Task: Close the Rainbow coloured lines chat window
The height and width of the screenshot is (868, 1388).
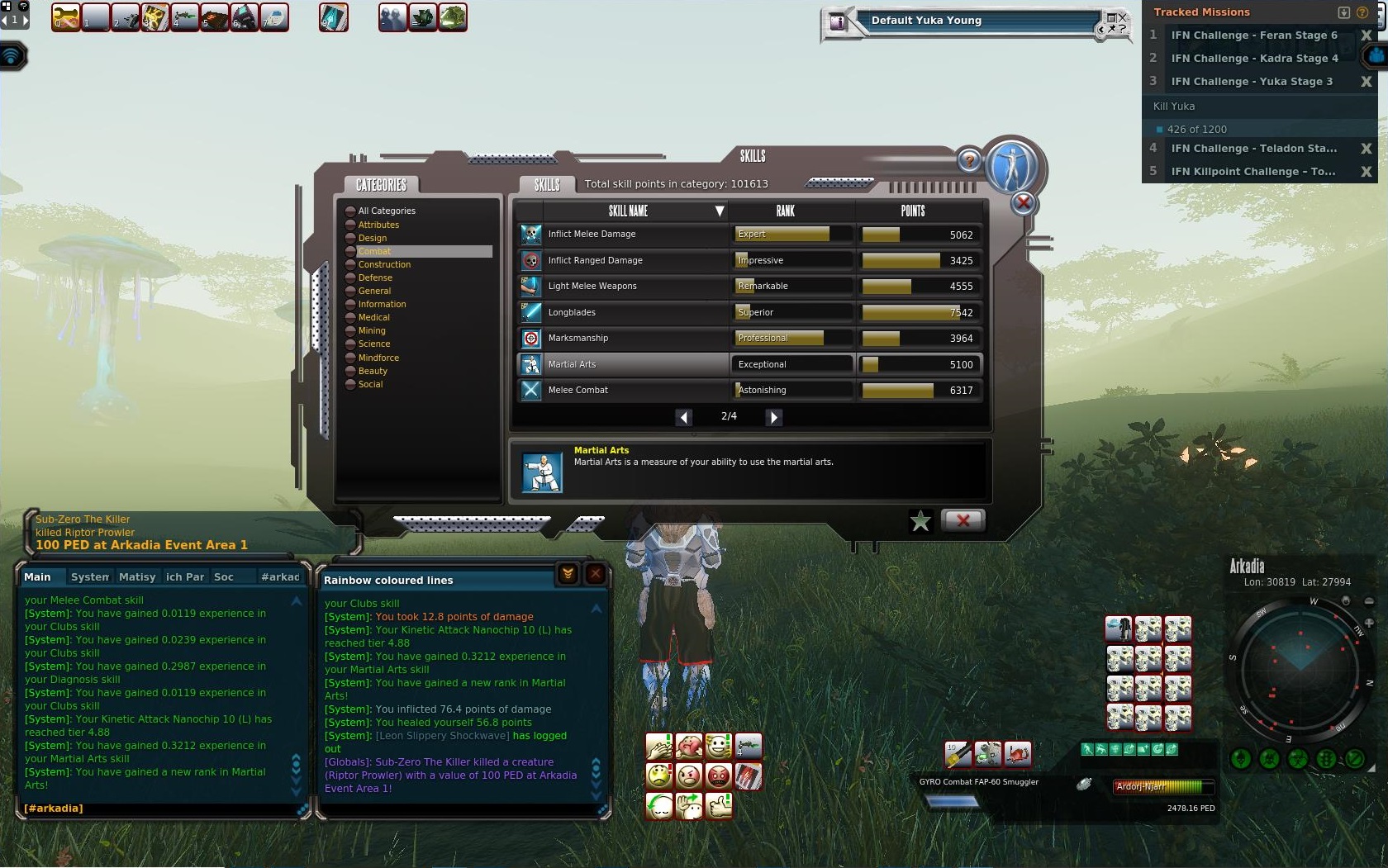Action: (595, 574)
